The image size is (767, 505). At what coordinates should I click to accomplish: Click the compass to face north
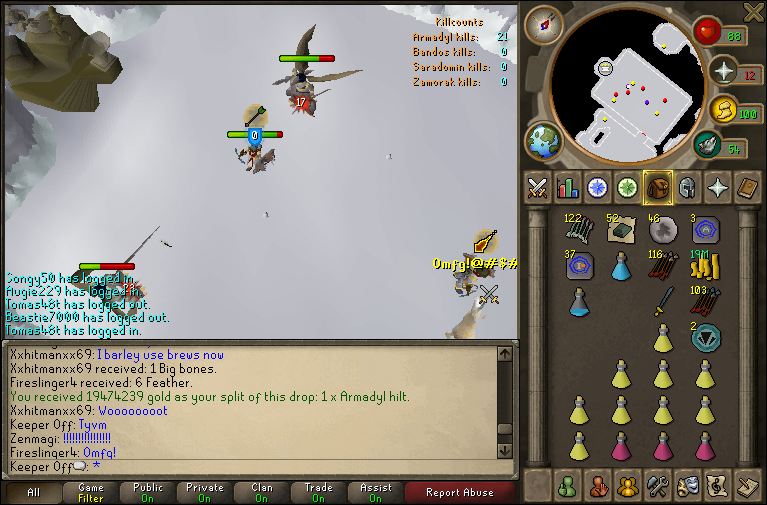click(x=543, y=24)
